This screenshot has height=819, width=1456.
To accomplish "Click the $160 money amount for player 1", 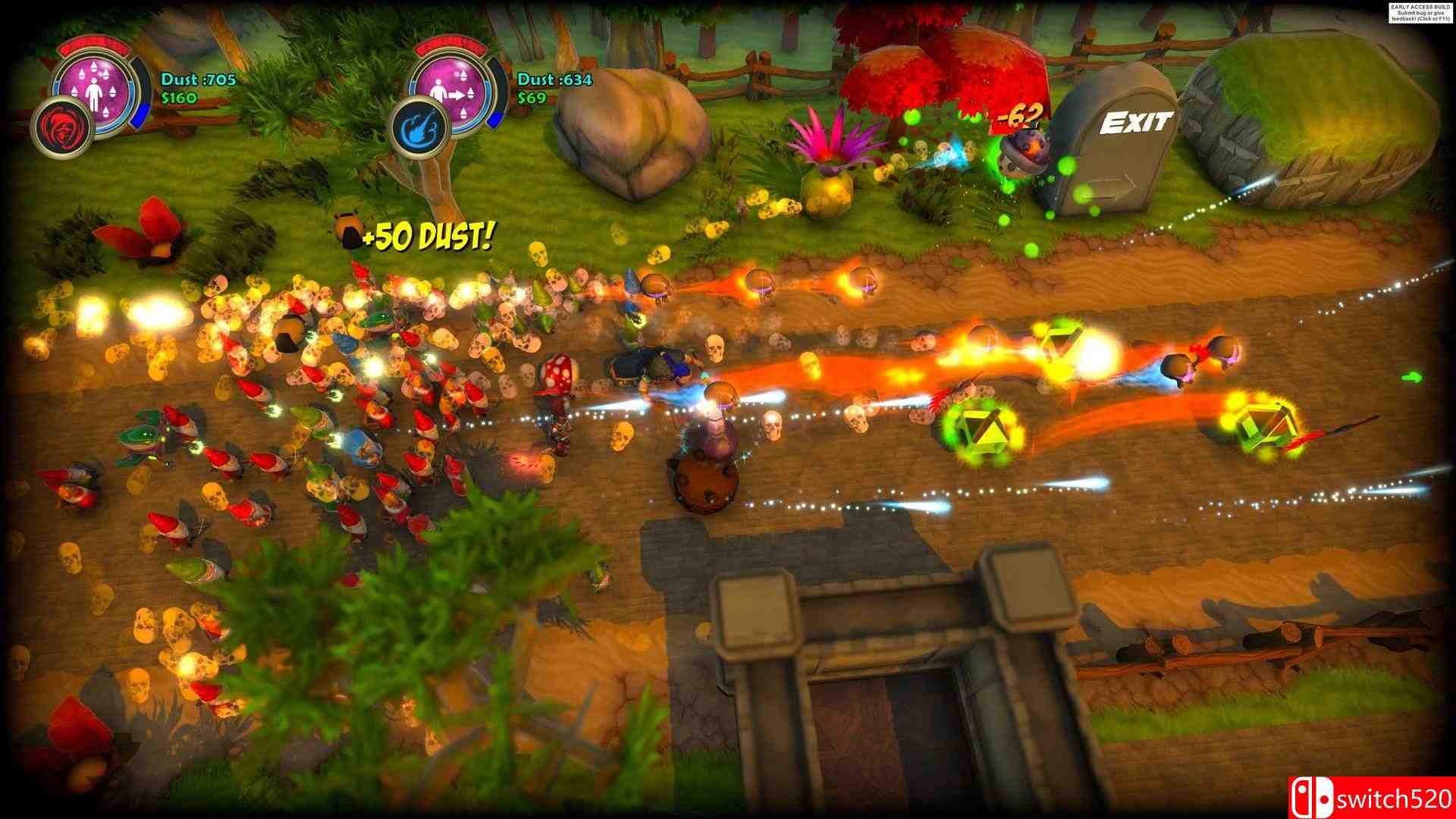I will (x=179, y=99).
